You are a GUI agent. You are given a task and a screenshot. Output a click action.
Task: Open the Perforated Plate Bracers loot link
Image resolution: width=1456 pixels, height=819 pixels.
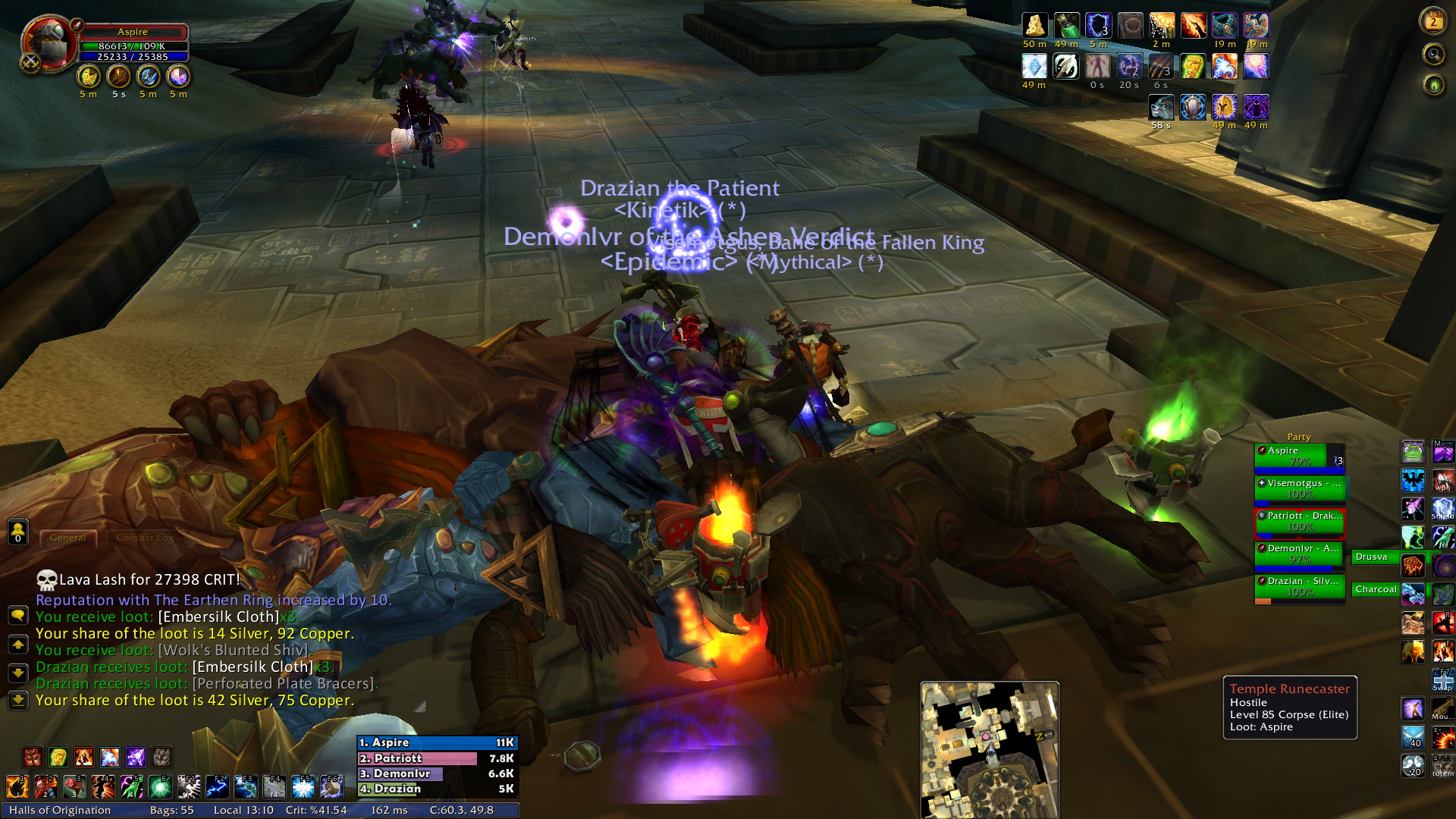[283, 683]
